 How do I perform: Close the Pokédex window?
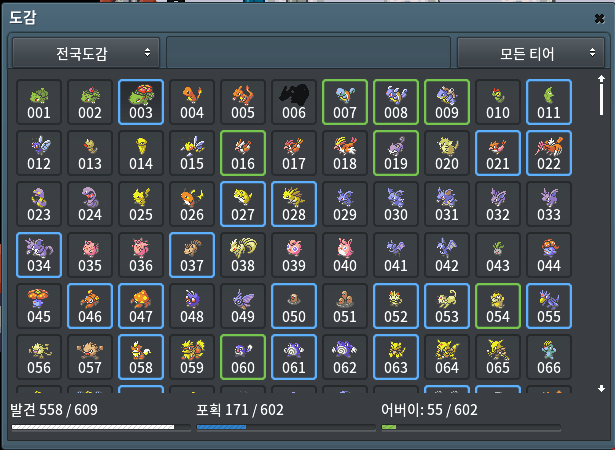598,18
